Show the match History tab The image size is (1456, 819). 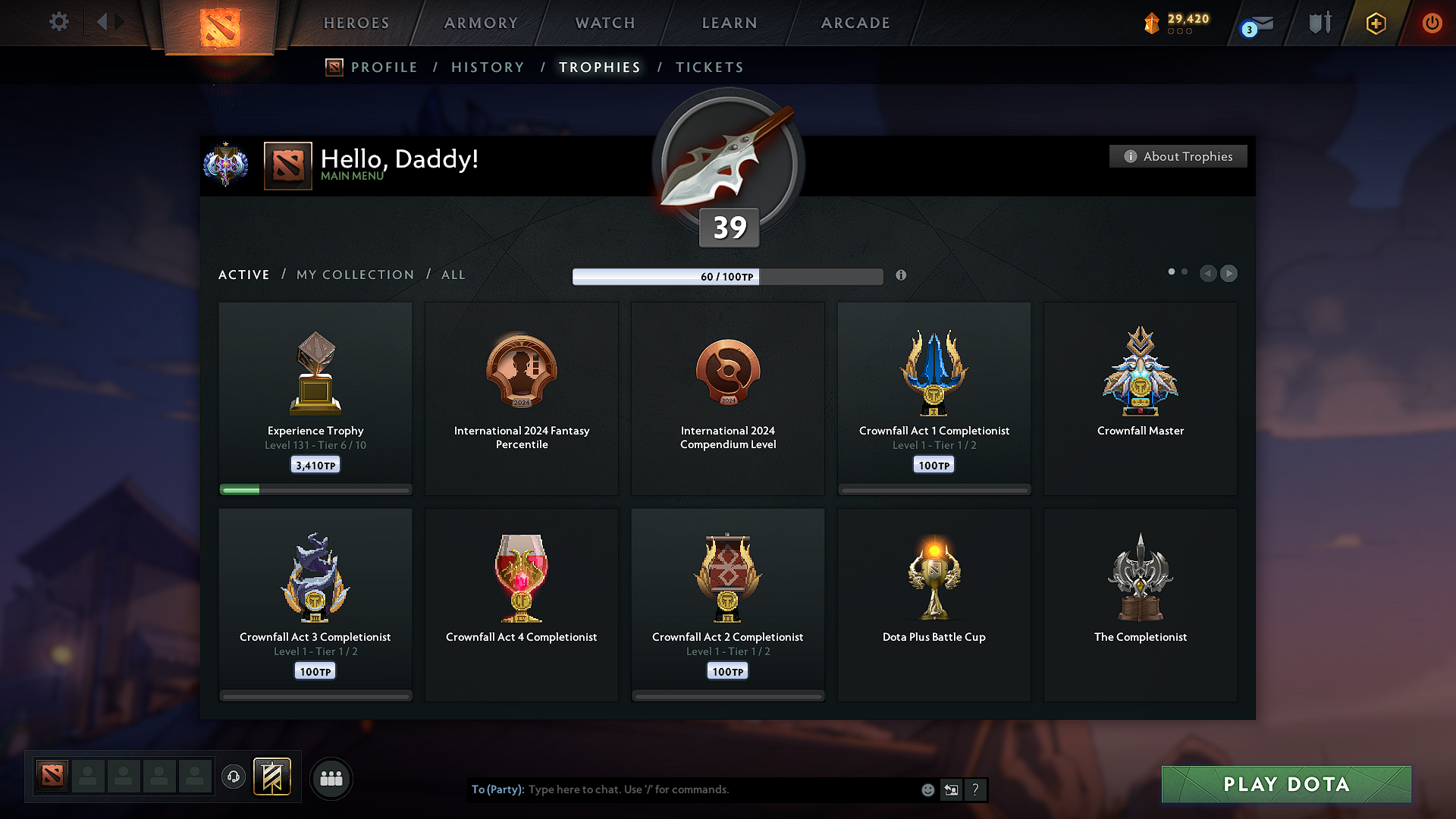coord(488,67)
